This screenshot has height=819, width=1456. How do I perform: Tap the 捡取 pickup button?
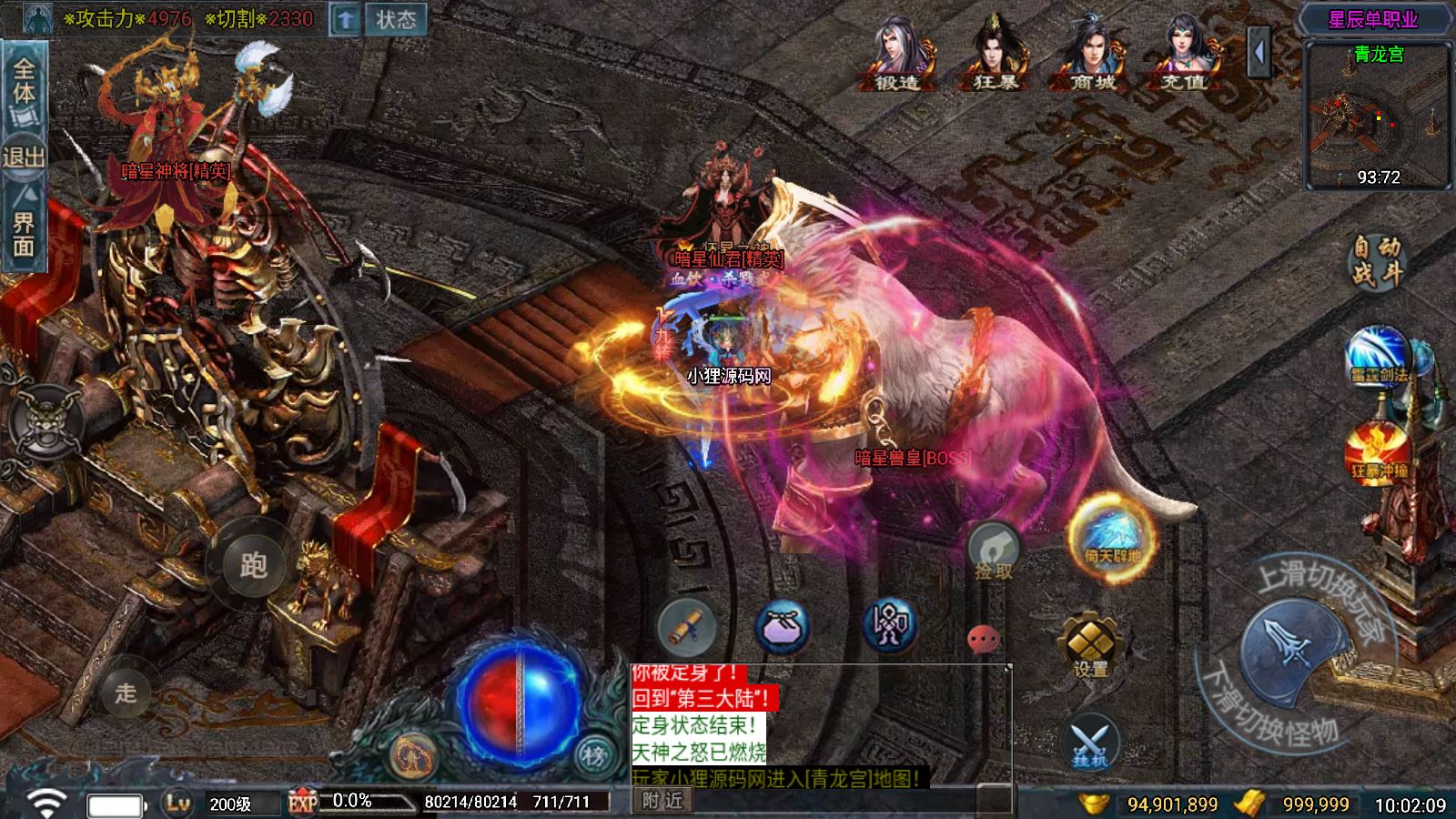coord(993,551)
